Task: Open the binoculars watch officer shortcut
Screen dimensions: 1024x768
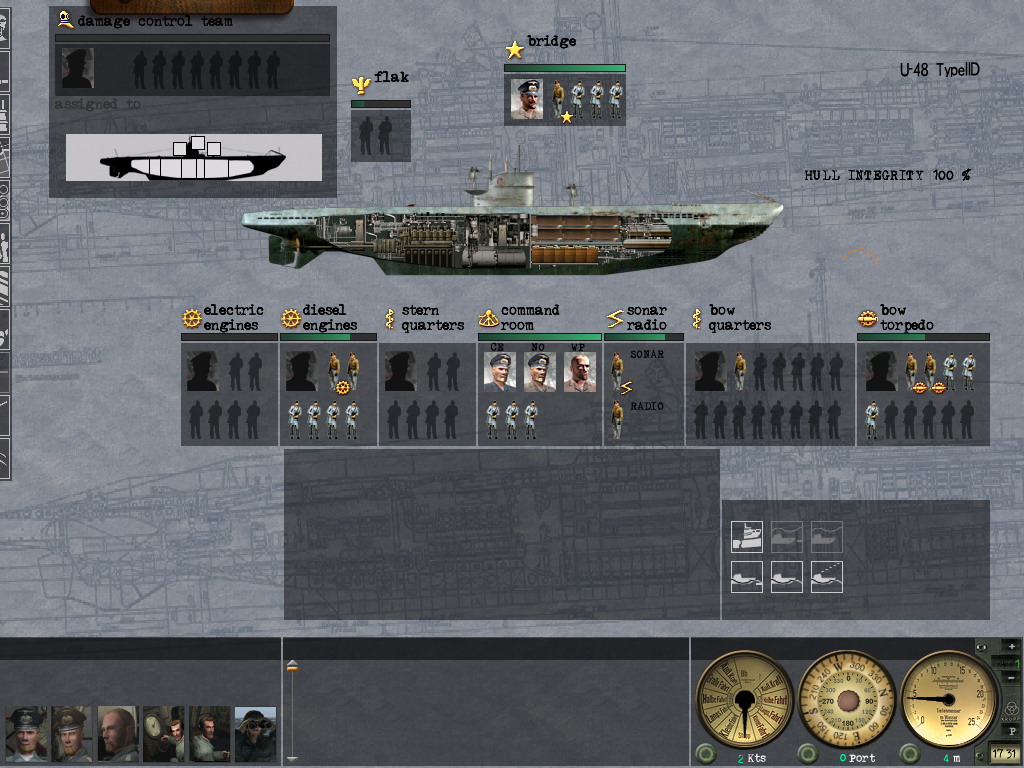Action: click(256, 734)
